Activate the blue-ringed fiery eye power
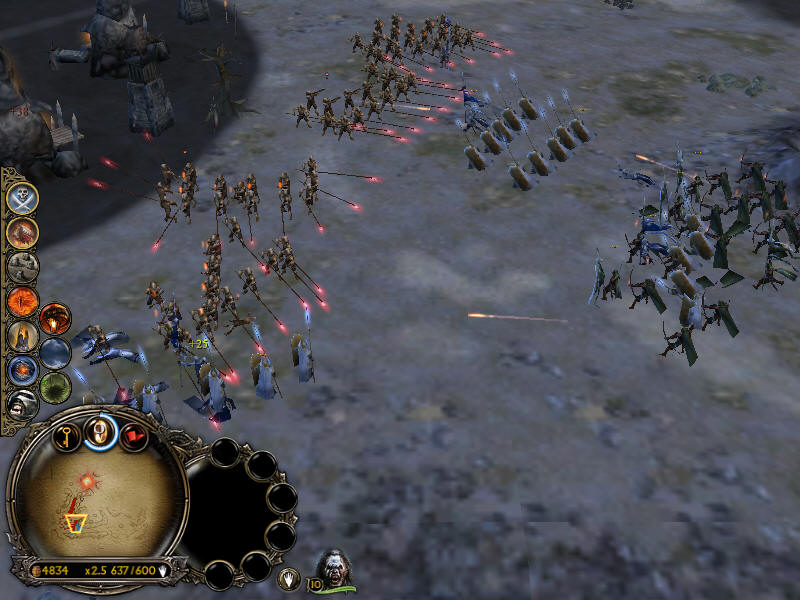The height and width of the screenshot is (600, 800). pos(22,369)
